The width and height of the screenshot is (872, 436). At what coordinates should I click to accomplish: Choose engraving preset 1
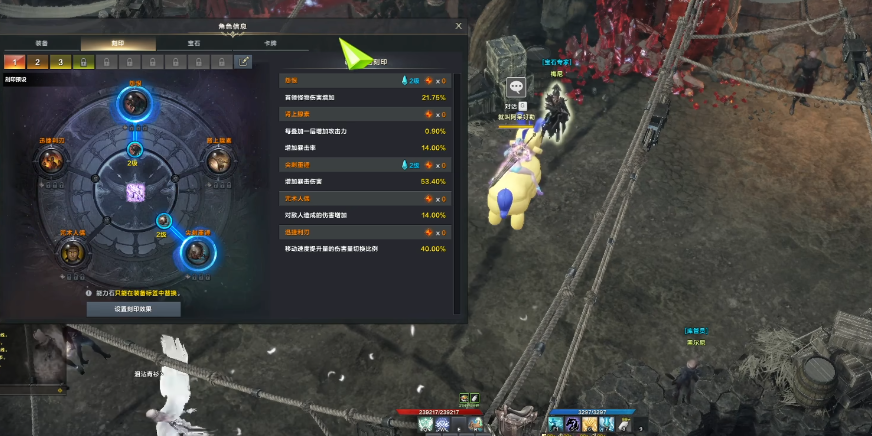(13, 62)
